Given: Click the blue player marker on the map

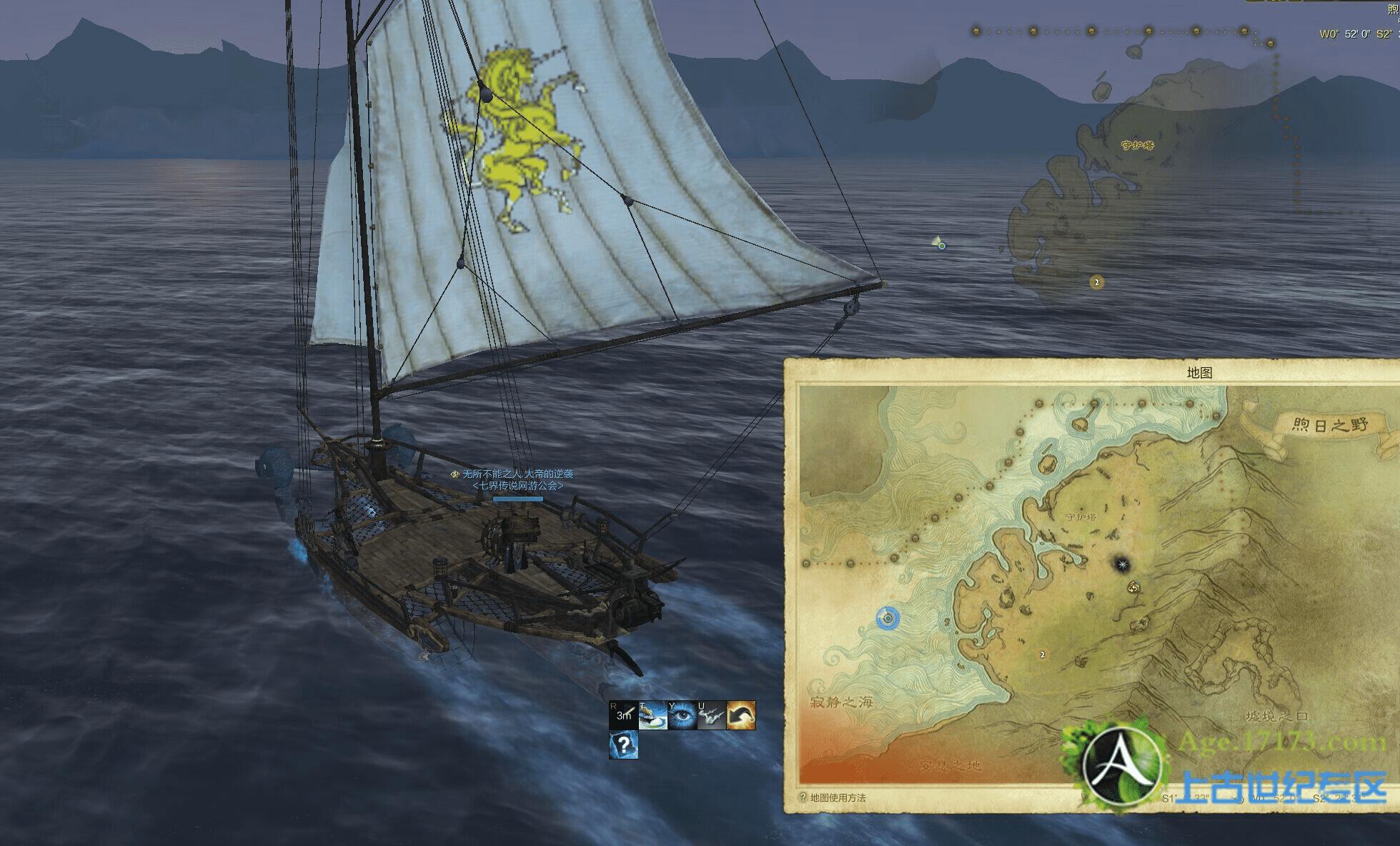Looking at the screenshot, I should 888,618.
